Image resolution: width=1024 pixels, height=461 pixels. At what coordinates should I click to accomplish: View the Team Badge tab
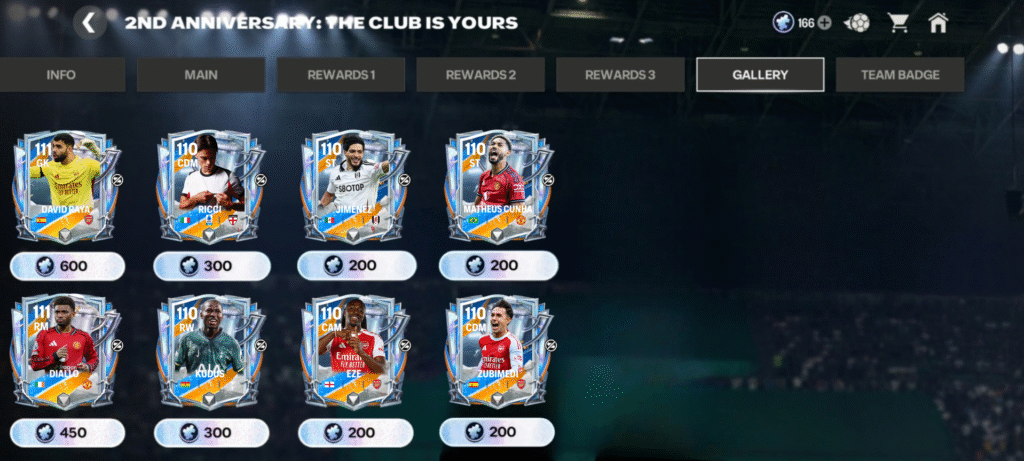[900, 75]
